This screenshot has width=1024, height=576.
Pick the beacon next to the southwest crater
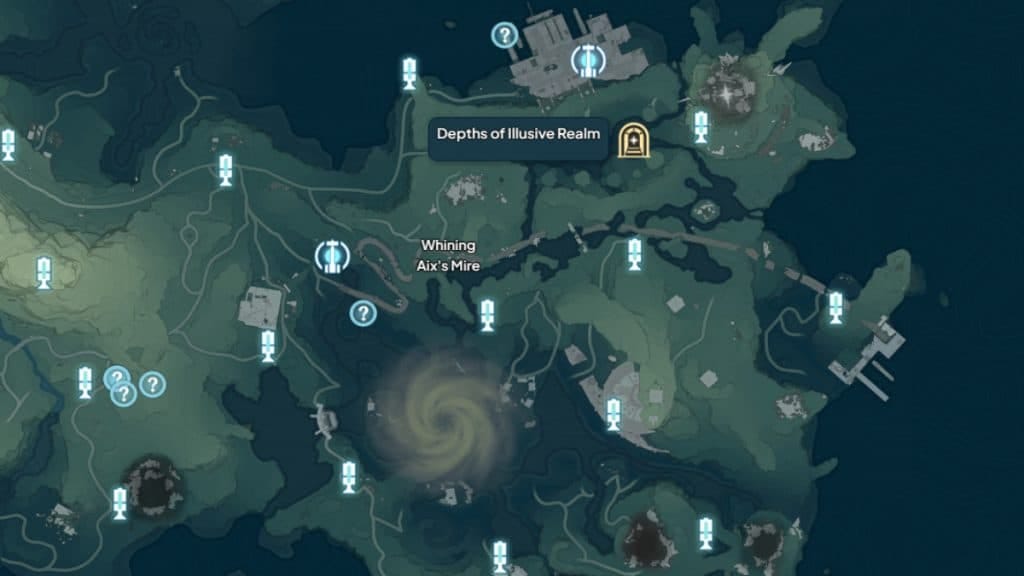coord(120,503)
